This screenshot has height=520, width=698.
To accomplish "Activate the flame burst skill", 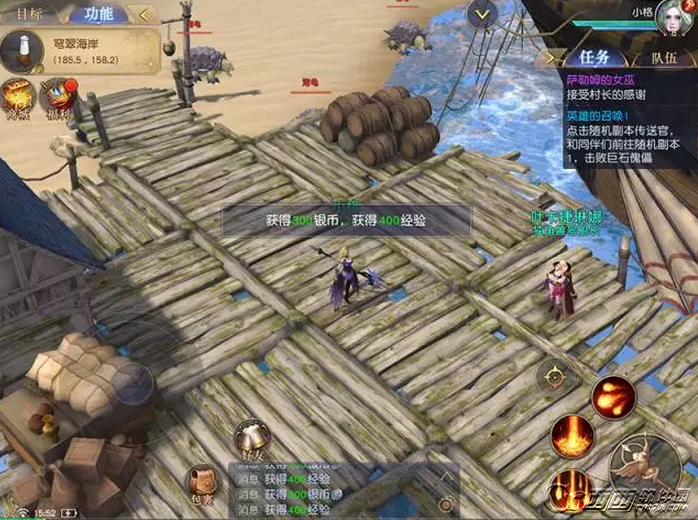I will pyautogui.click(x=573, y=435).
